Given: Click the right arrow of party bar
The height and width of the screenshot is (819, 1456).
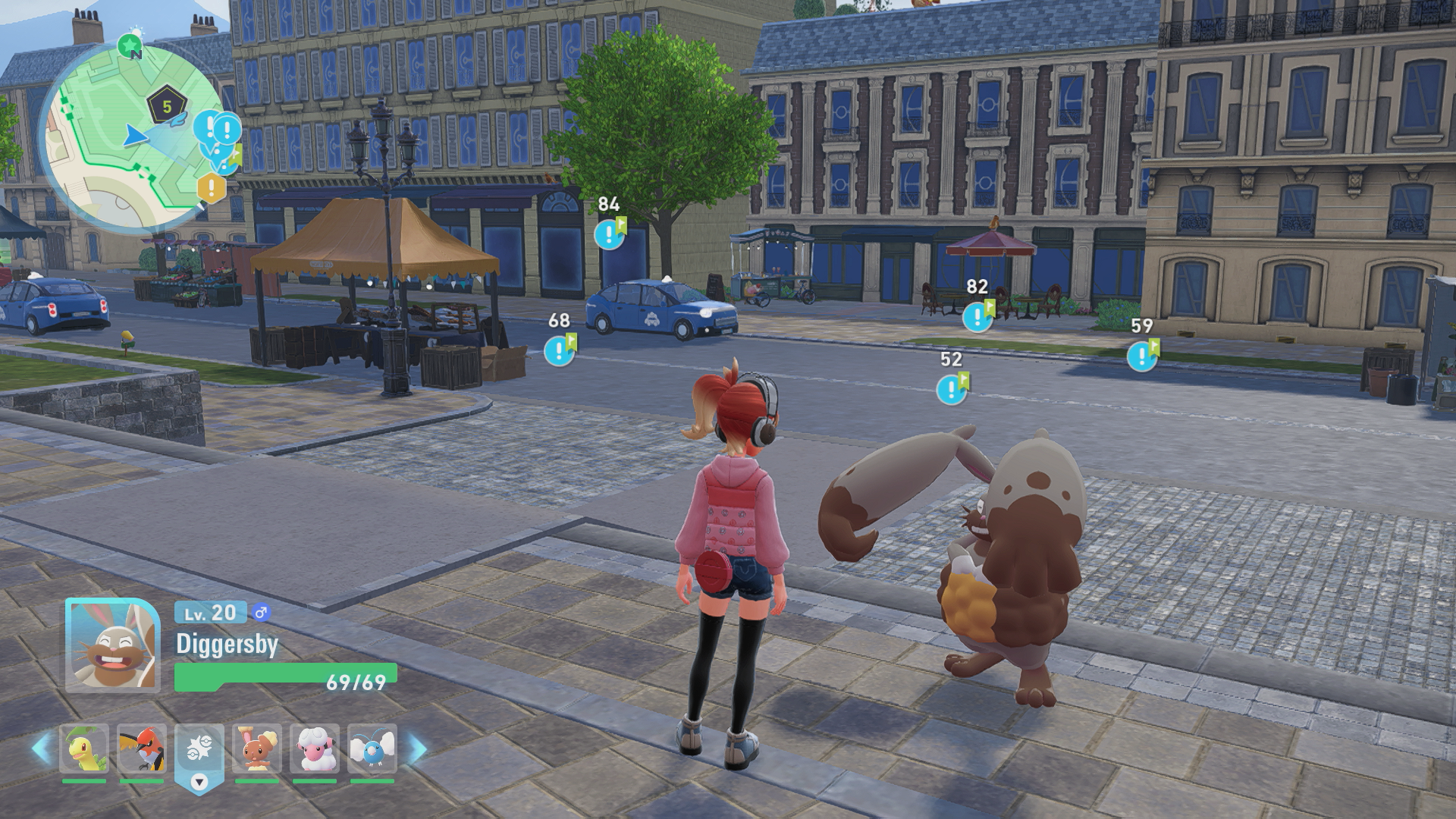Looking at the screenshot, I should click(416, 748).
